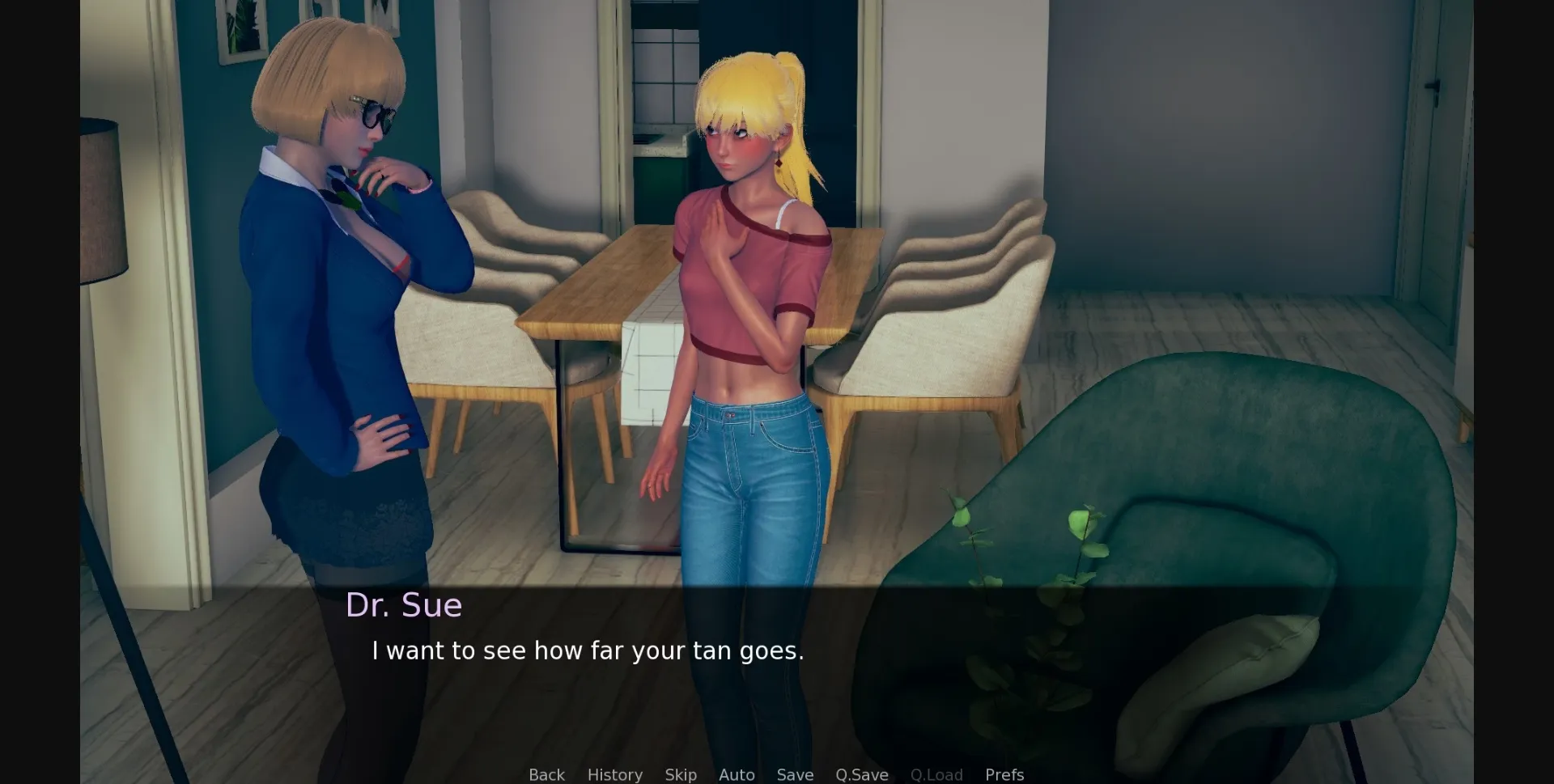Image resolution: width=1554 pixels, height=784 pixels.
Task: Click Dr. Sue's name label
Action: tap(405, 604)
